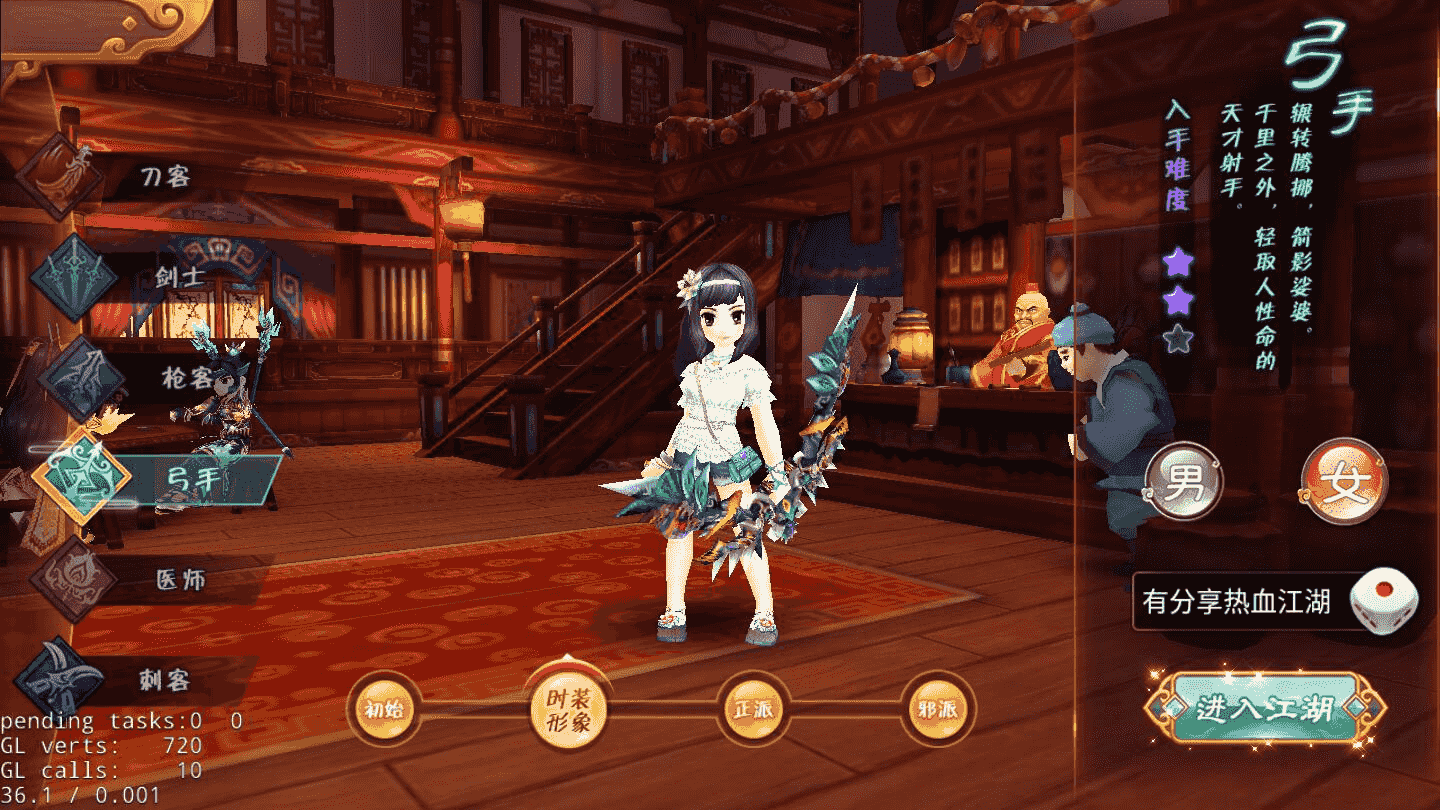Image resolution: width=1440 pixels, height=810 pixels.
Task: Preview the 邪派 outfit
Action: [x=937, y=711]
